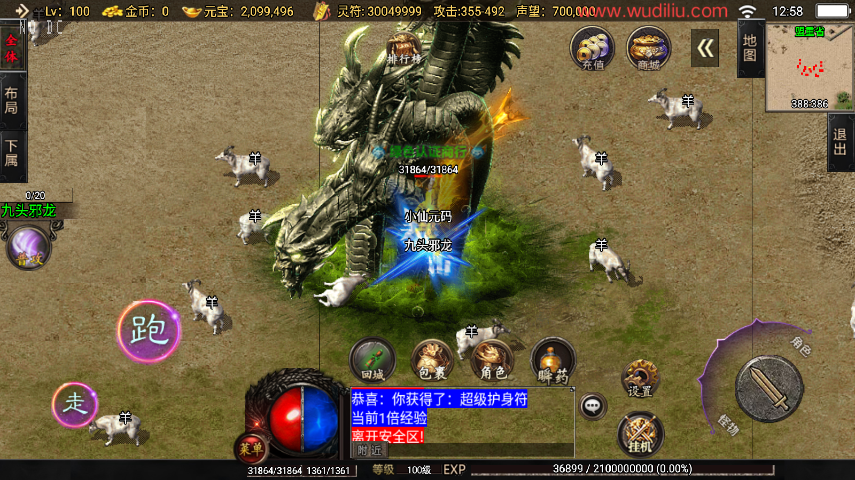
Task: Open the 商城 shop icon
Action: click(x=648, y=48)
